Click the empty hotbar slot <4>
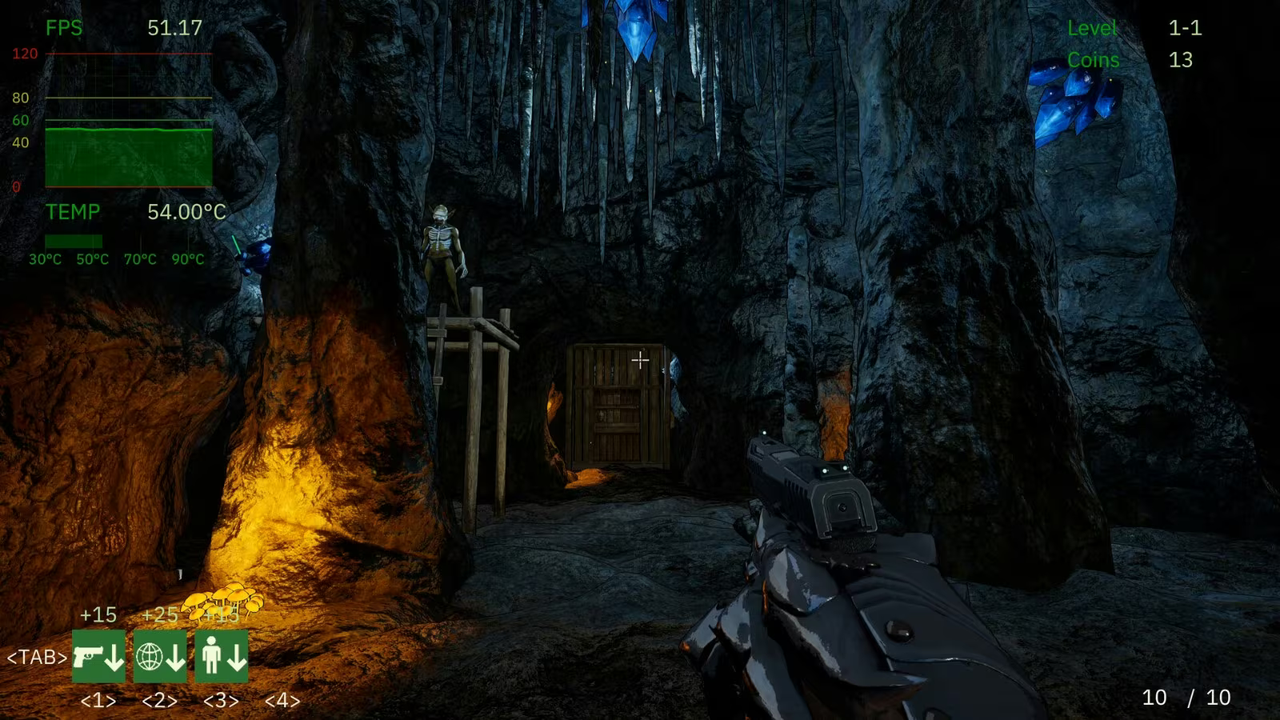 pyautogui.click(x=281, y=657)
